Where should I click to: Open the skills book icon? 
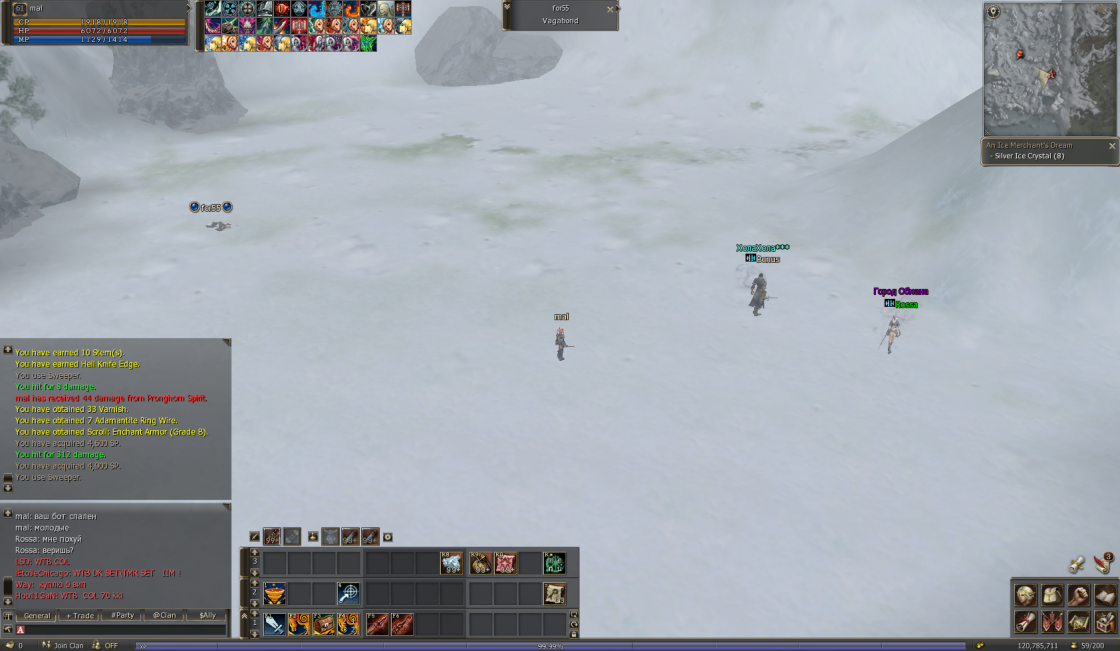1104,596
